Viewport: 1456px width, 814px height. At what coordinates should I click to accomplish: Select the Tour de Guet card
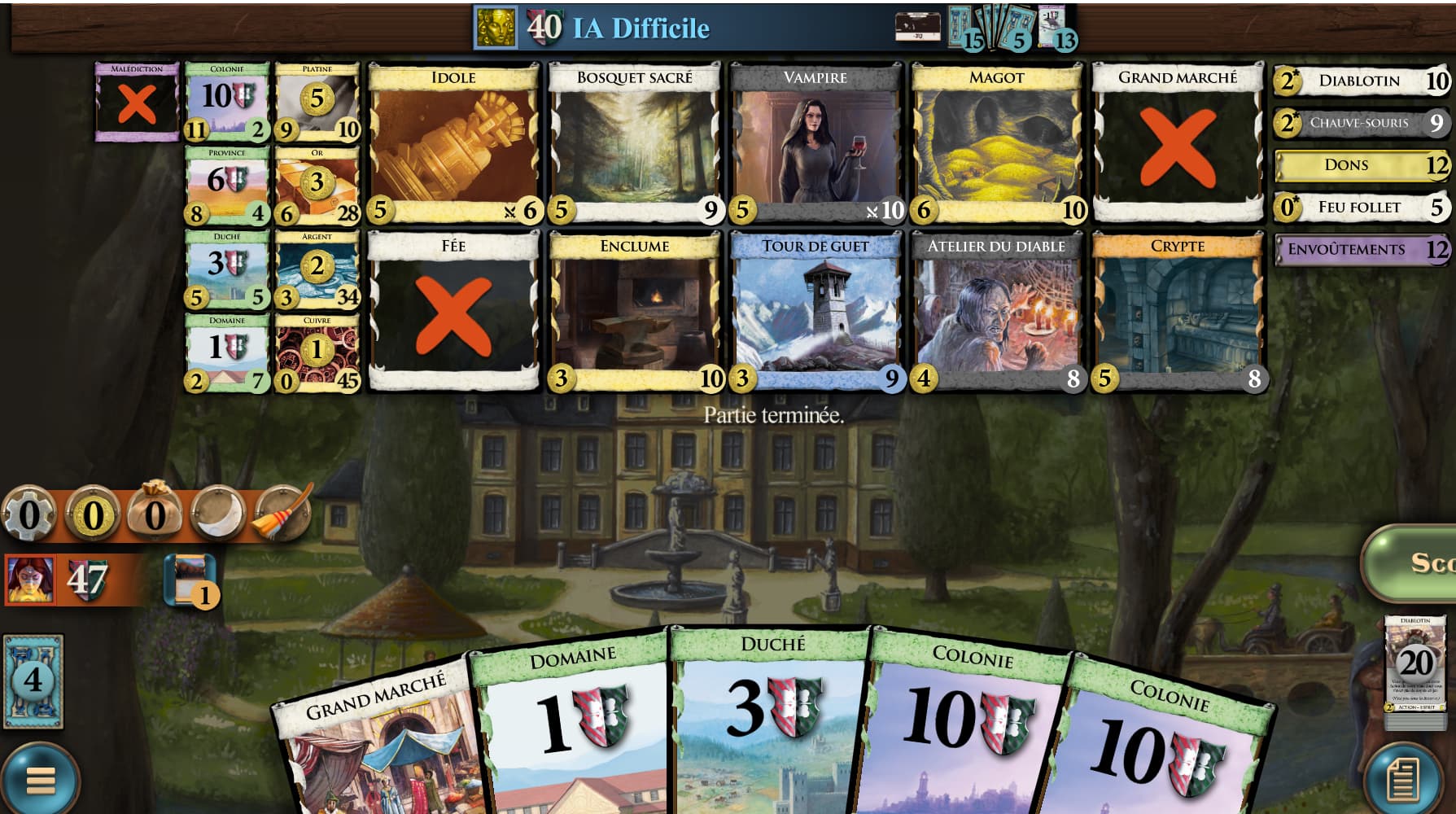(x=815, y=312)
